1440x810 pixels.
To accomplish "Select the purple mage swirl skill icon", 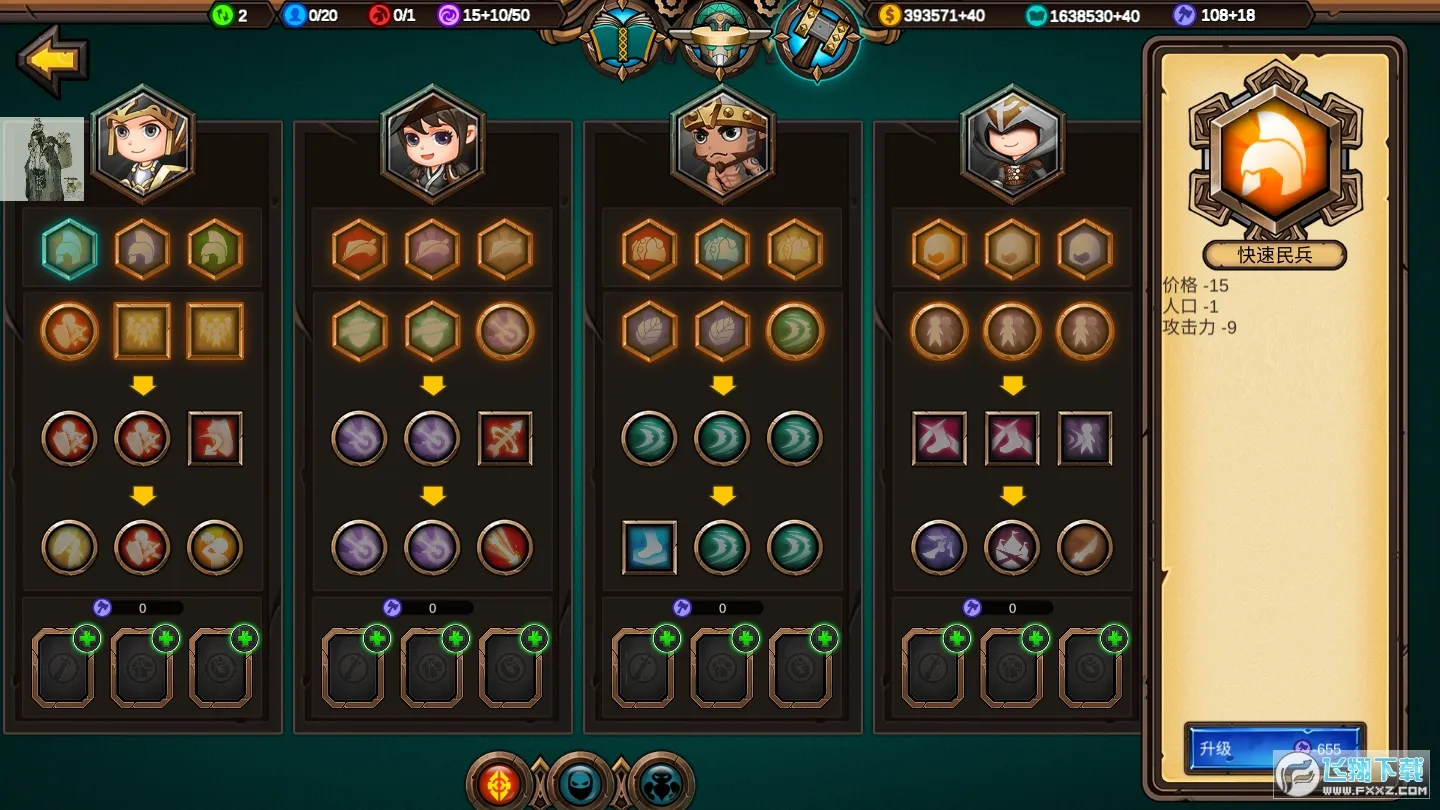I will point(359,440).
